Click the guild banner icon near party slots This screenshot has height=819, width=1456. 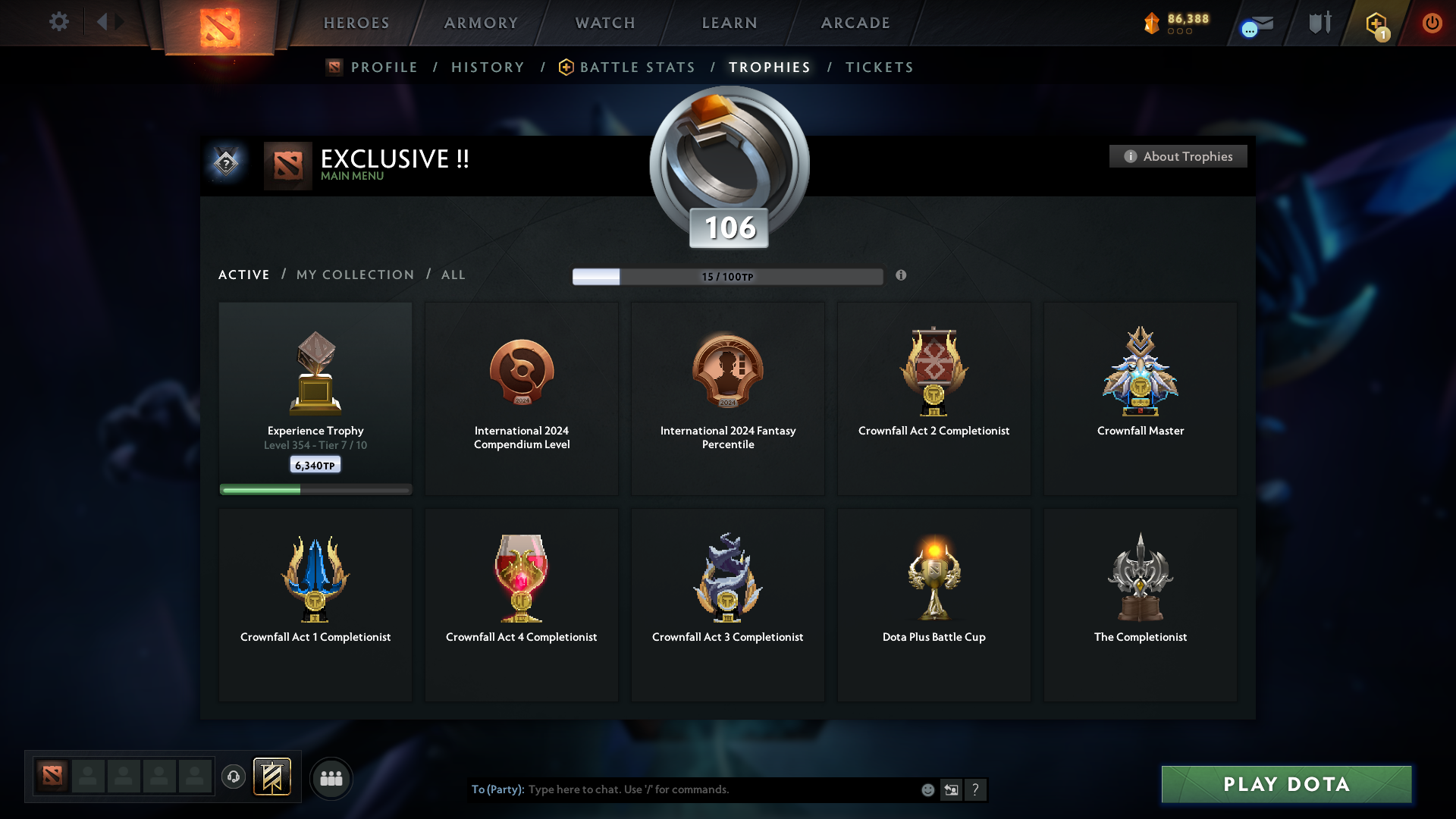tap(273, 777)
